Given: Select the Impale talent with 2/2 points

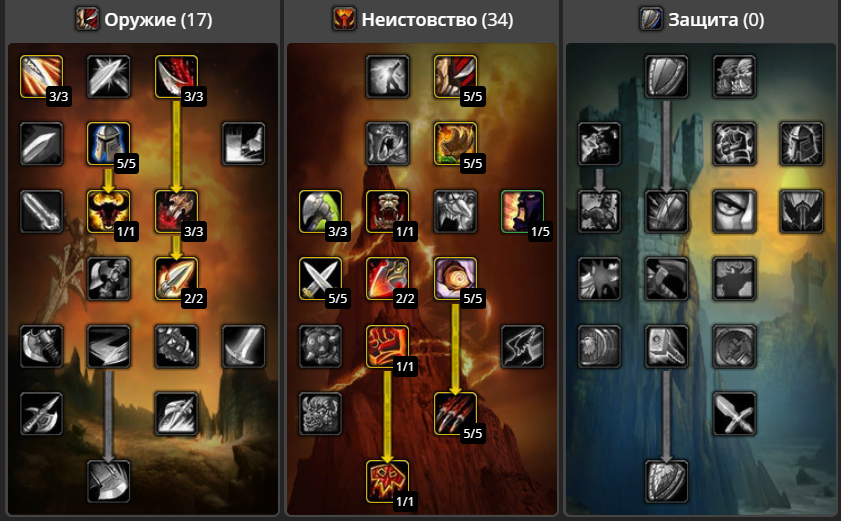Looking at the screenshot, I should pyautogui.click(x=176, y=278).
